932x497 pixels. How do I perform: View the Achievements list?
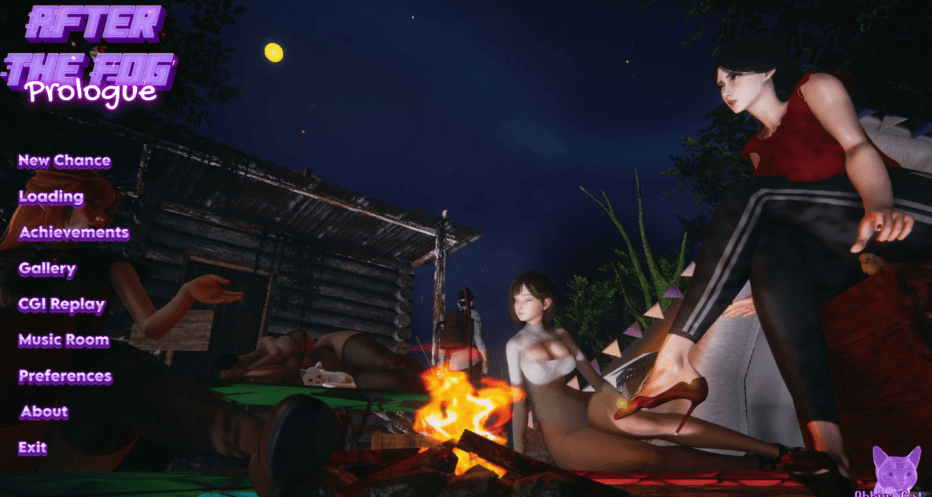tap(74, 233)
